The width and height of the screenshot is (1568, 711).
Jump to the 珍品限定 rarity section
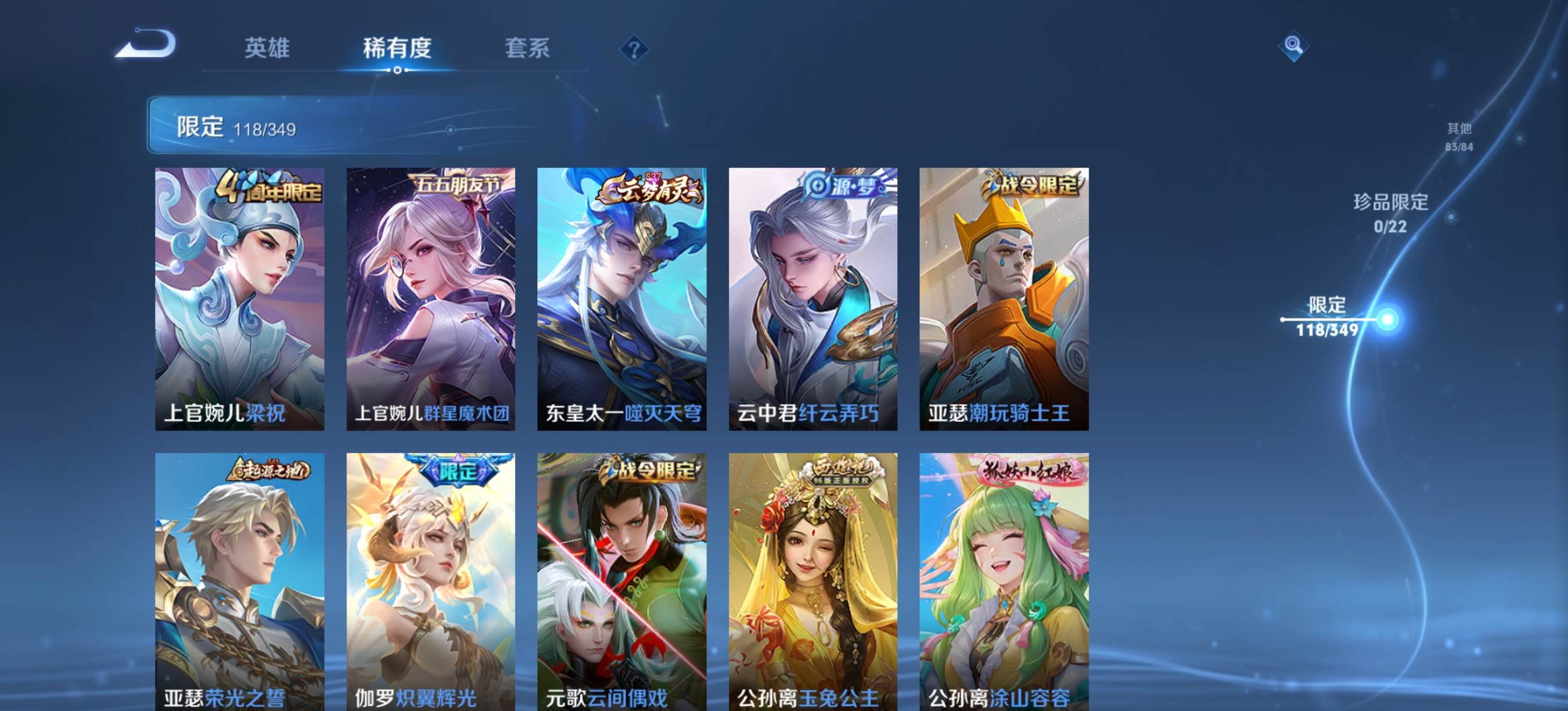click(x=1390, y=213)
